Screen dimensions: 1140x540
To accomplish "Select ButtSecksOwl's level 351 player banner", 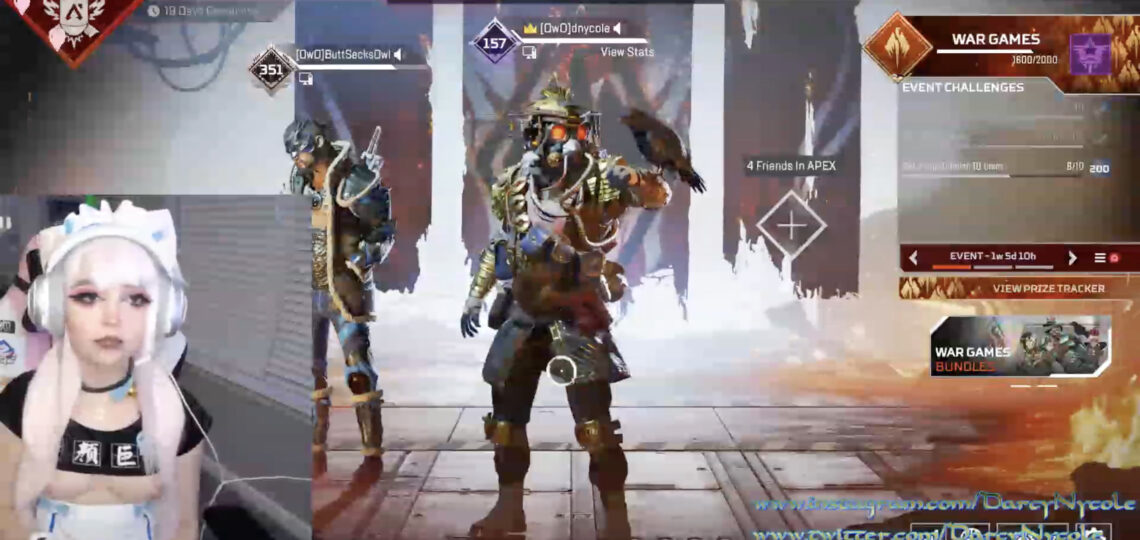I will (x=272, y=69).
